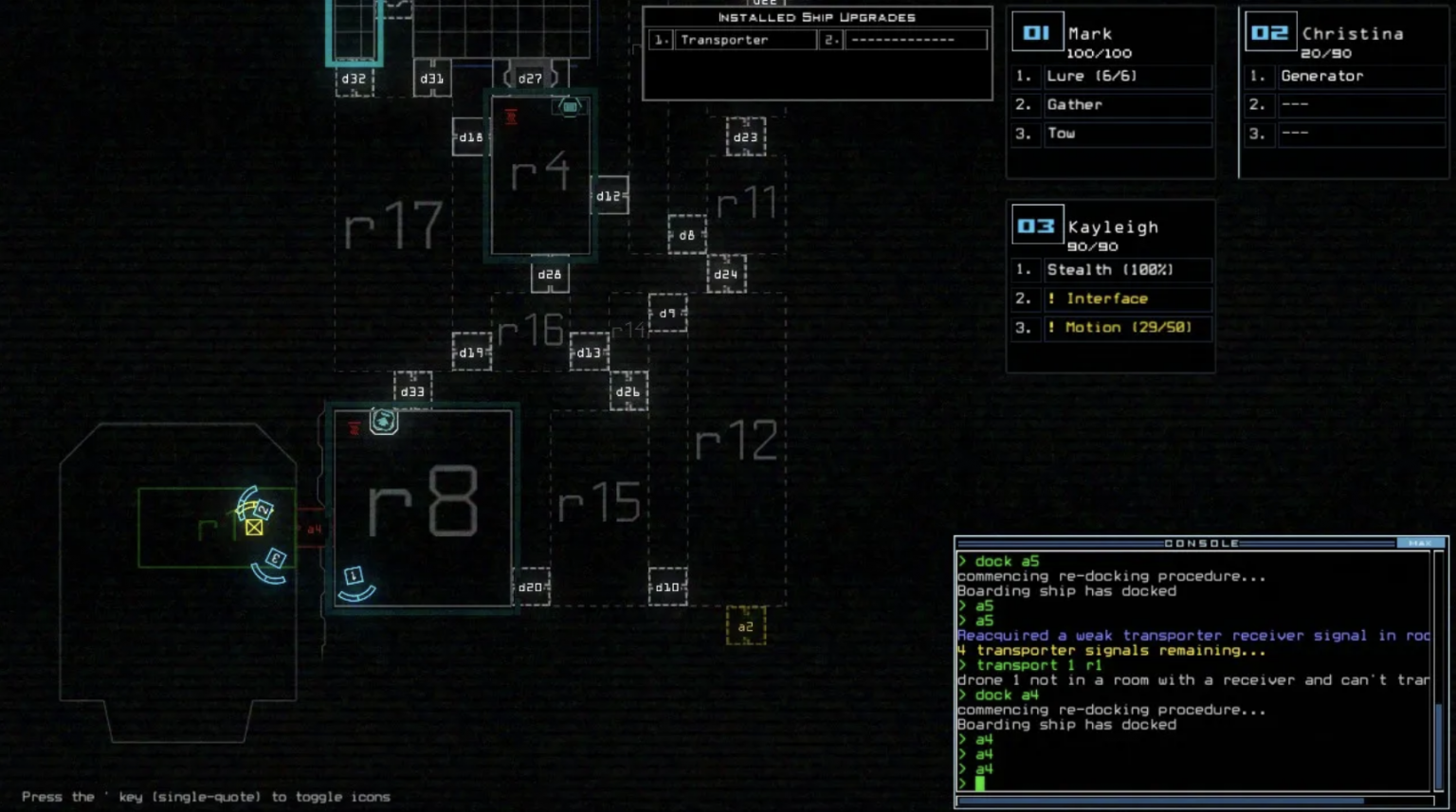The height and width of the screenshot is (812, 1456).
Task: Click the red interference icon in room r4
Action: [510, 117]
